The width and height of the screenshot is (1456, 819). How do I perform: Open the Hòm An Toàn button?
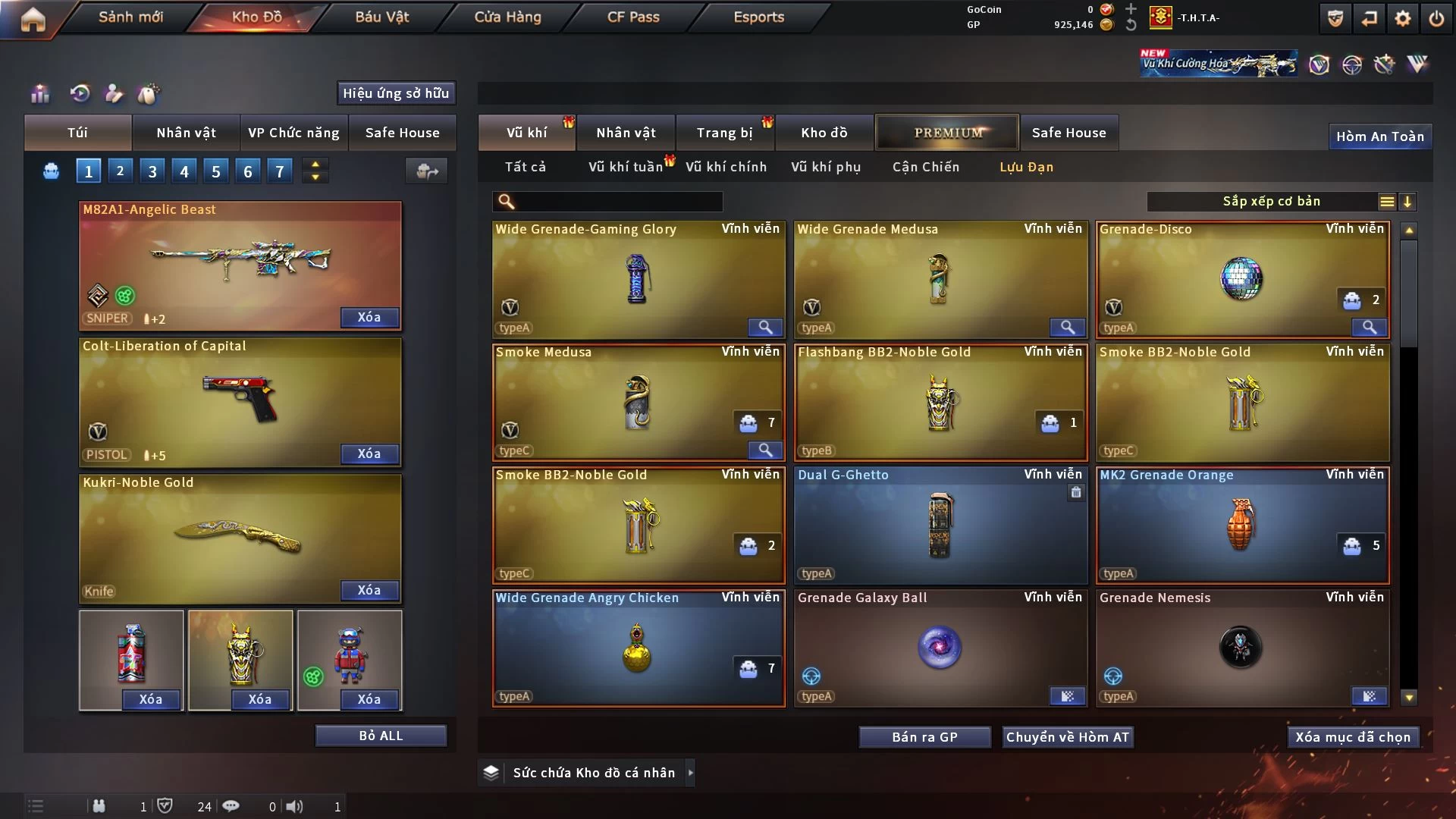(1379, 136)
